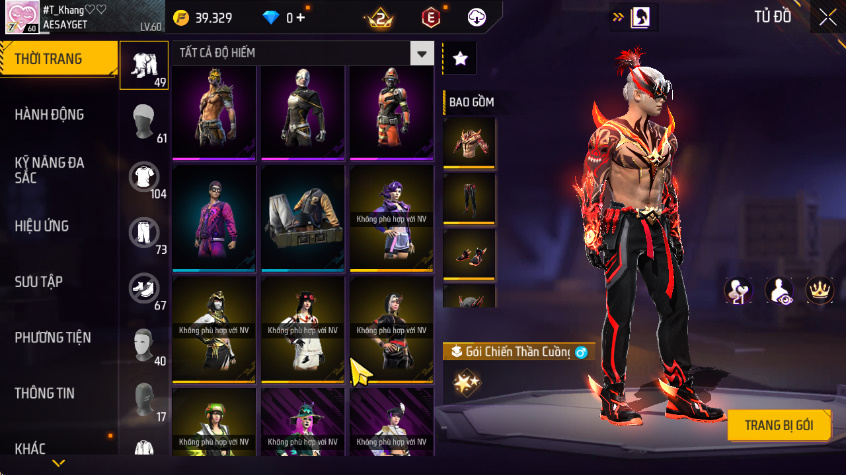Open the crown icon beside the character
Screen dimensions: 846x475
coord(820,290)
